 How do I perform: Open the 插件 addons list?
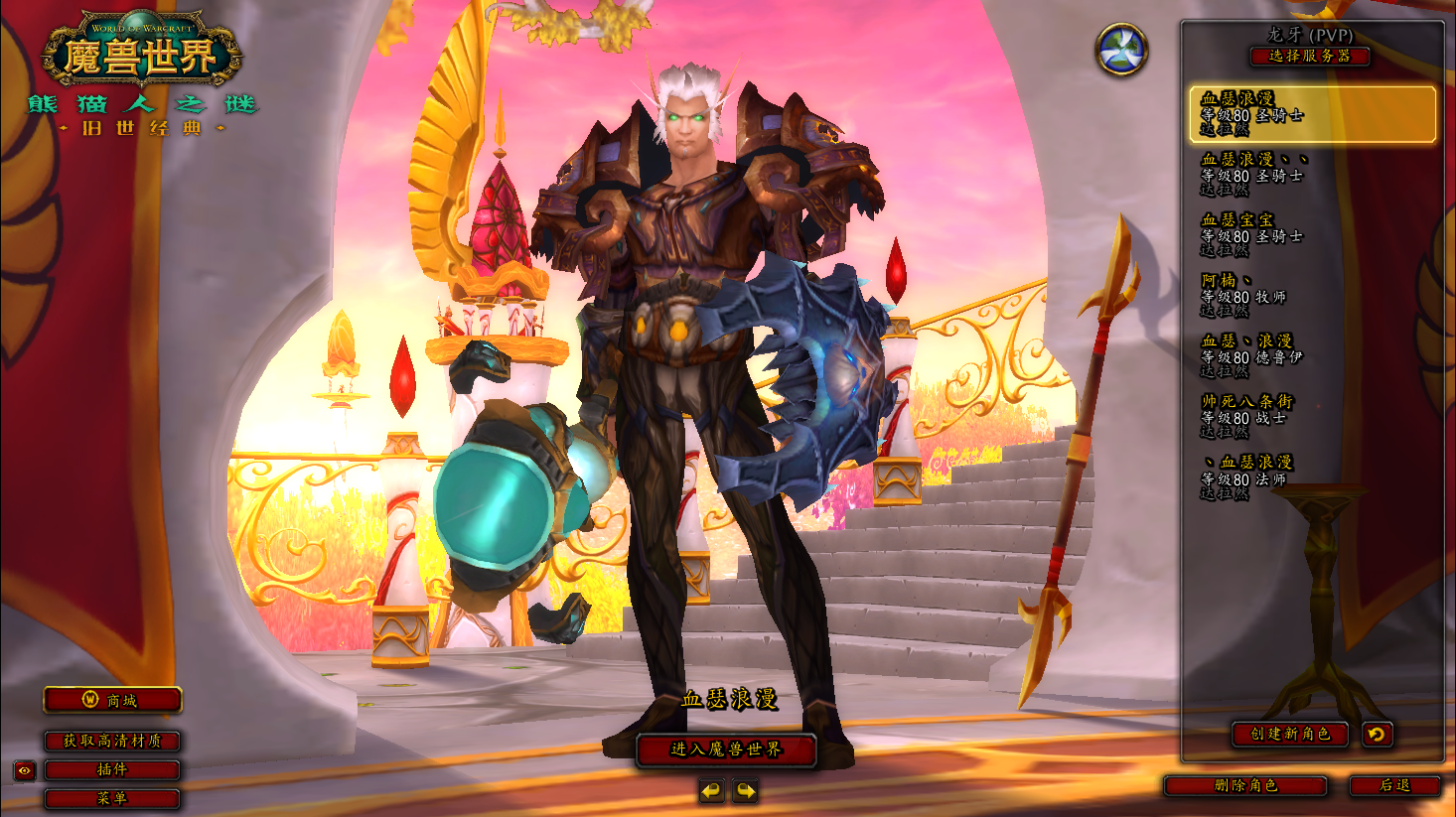(112, 769)
